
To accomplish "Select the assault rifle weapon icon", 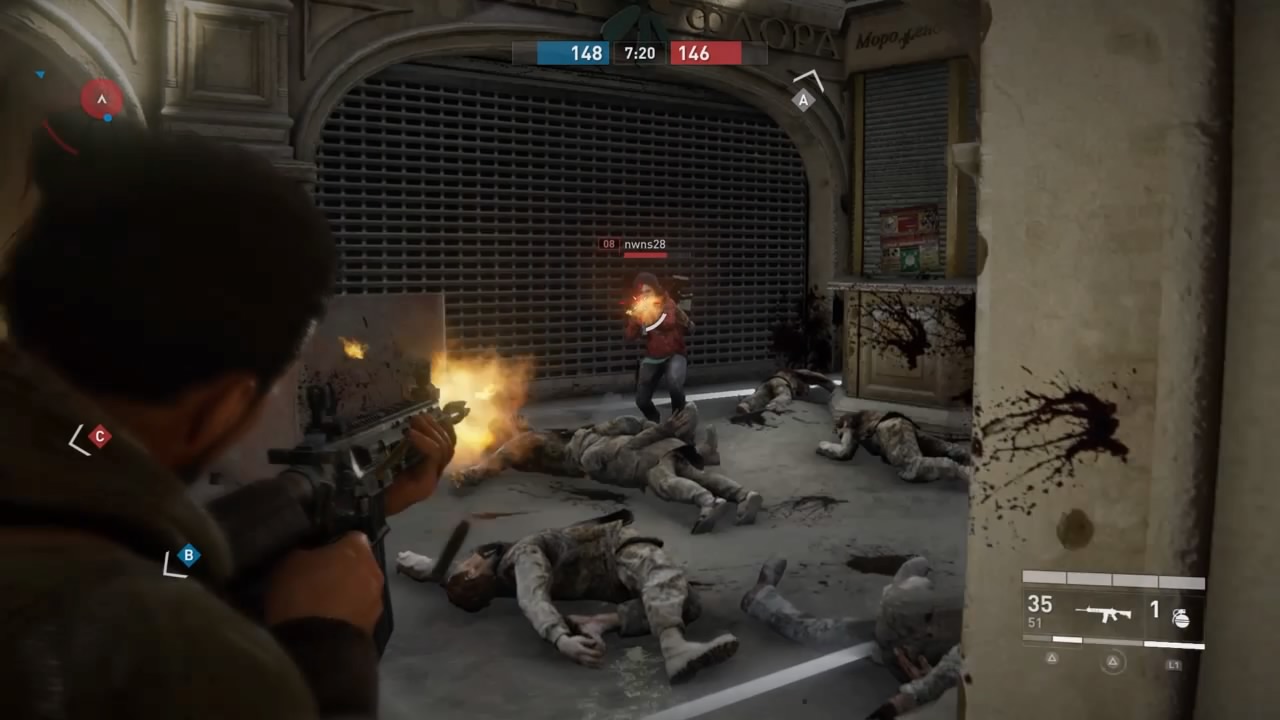I will [1103, 612].
